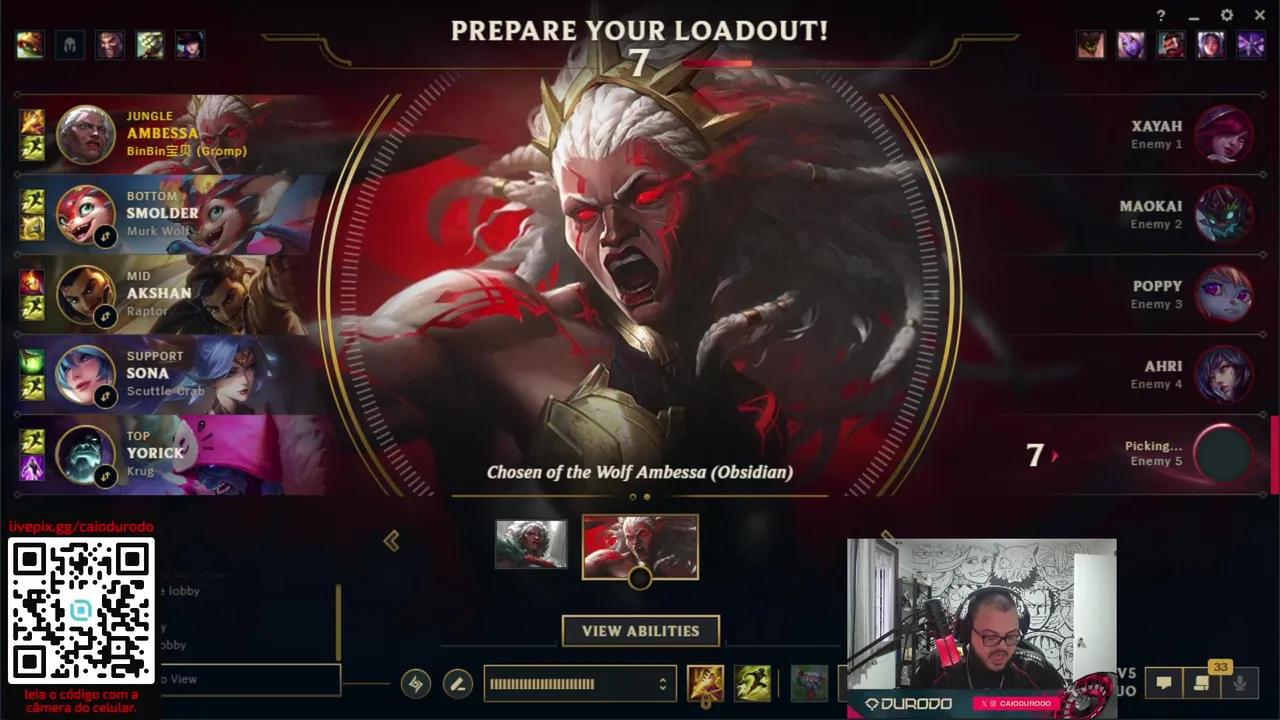The image size is (1280, 720).
Task: Click the help question mark icon
Action: pos(1160,15)
